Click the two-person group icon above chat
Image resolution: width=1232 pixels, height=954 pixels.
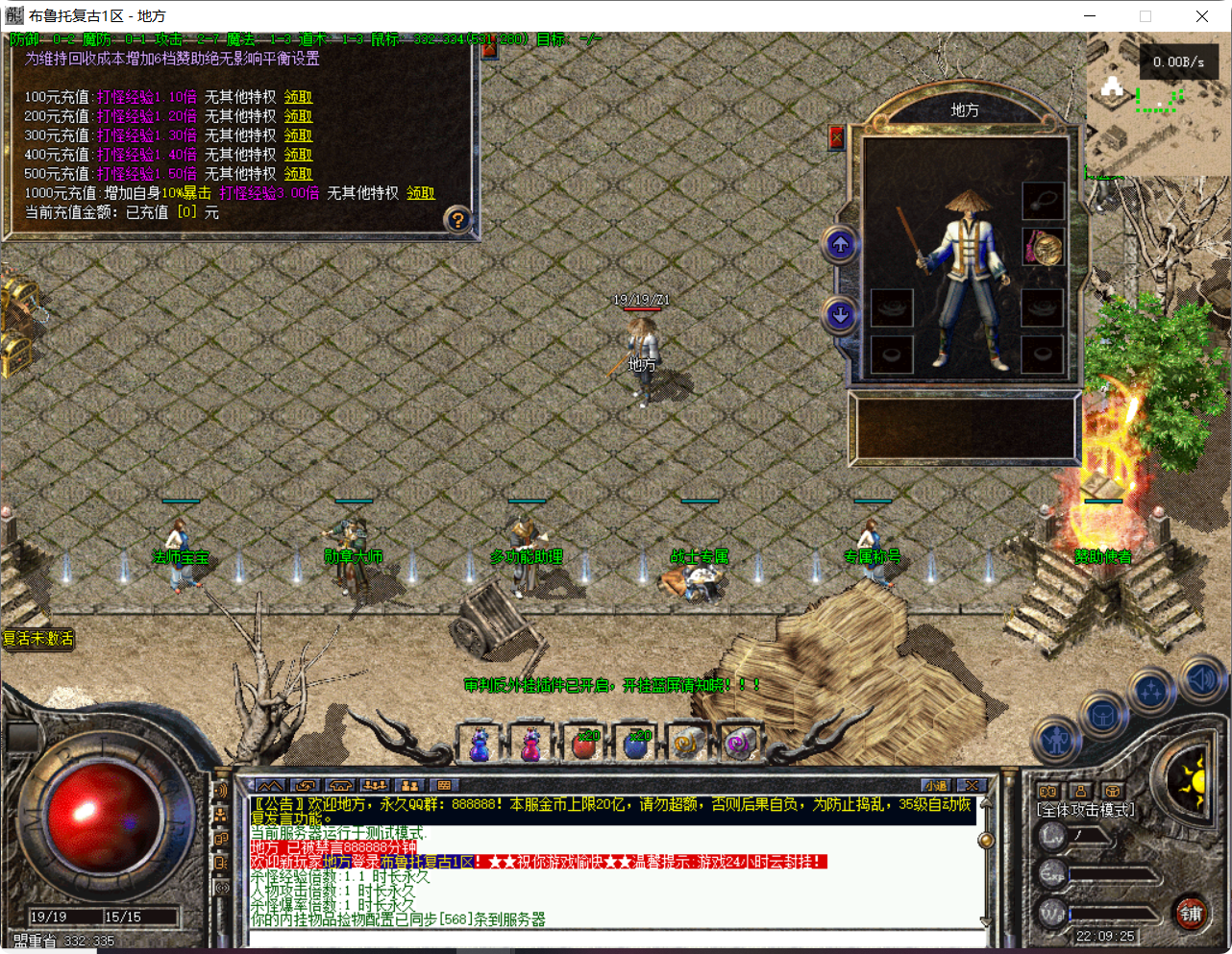411,786
